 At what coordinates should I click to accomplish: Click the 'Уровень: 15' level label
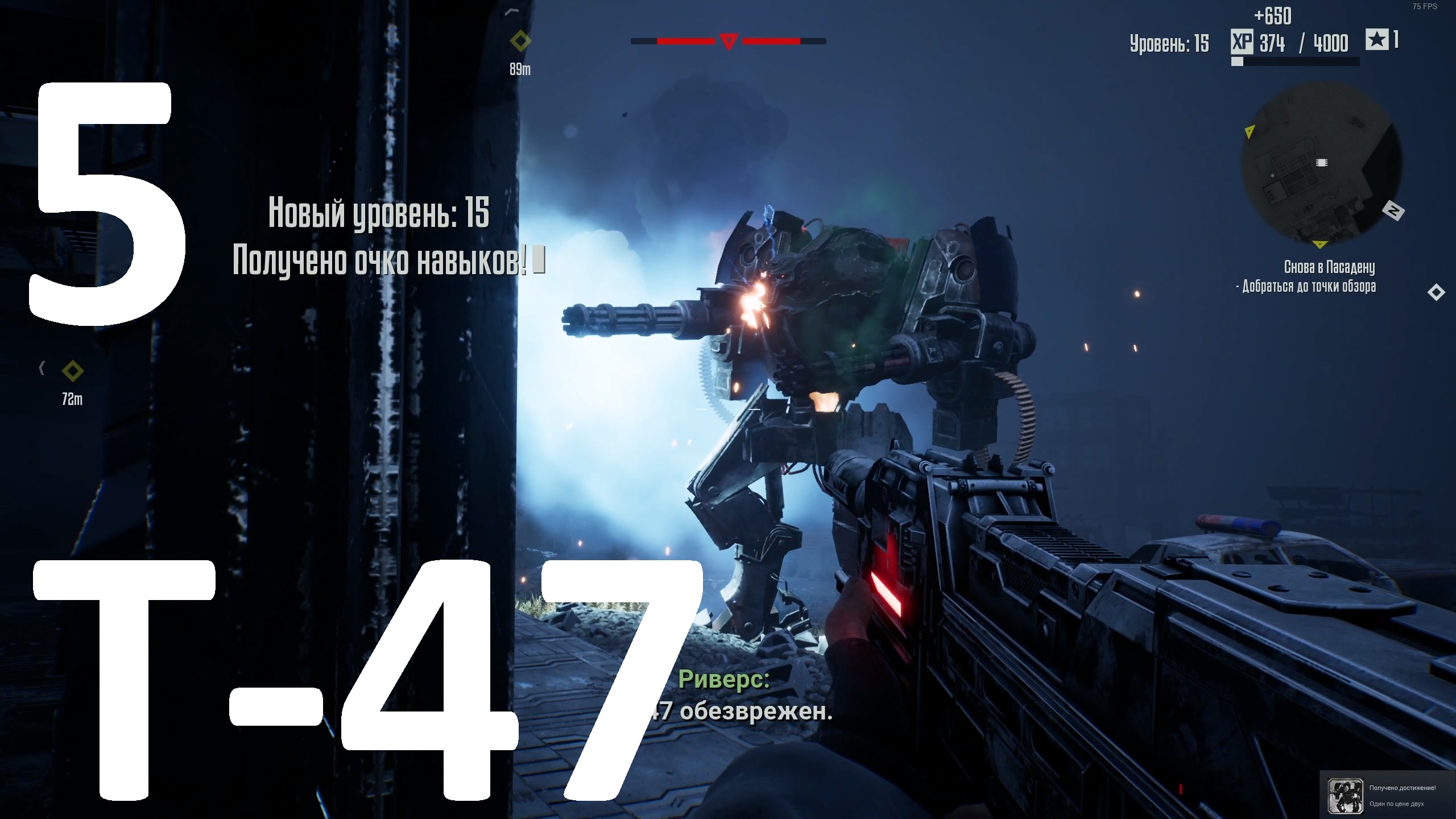[1170, 44]
